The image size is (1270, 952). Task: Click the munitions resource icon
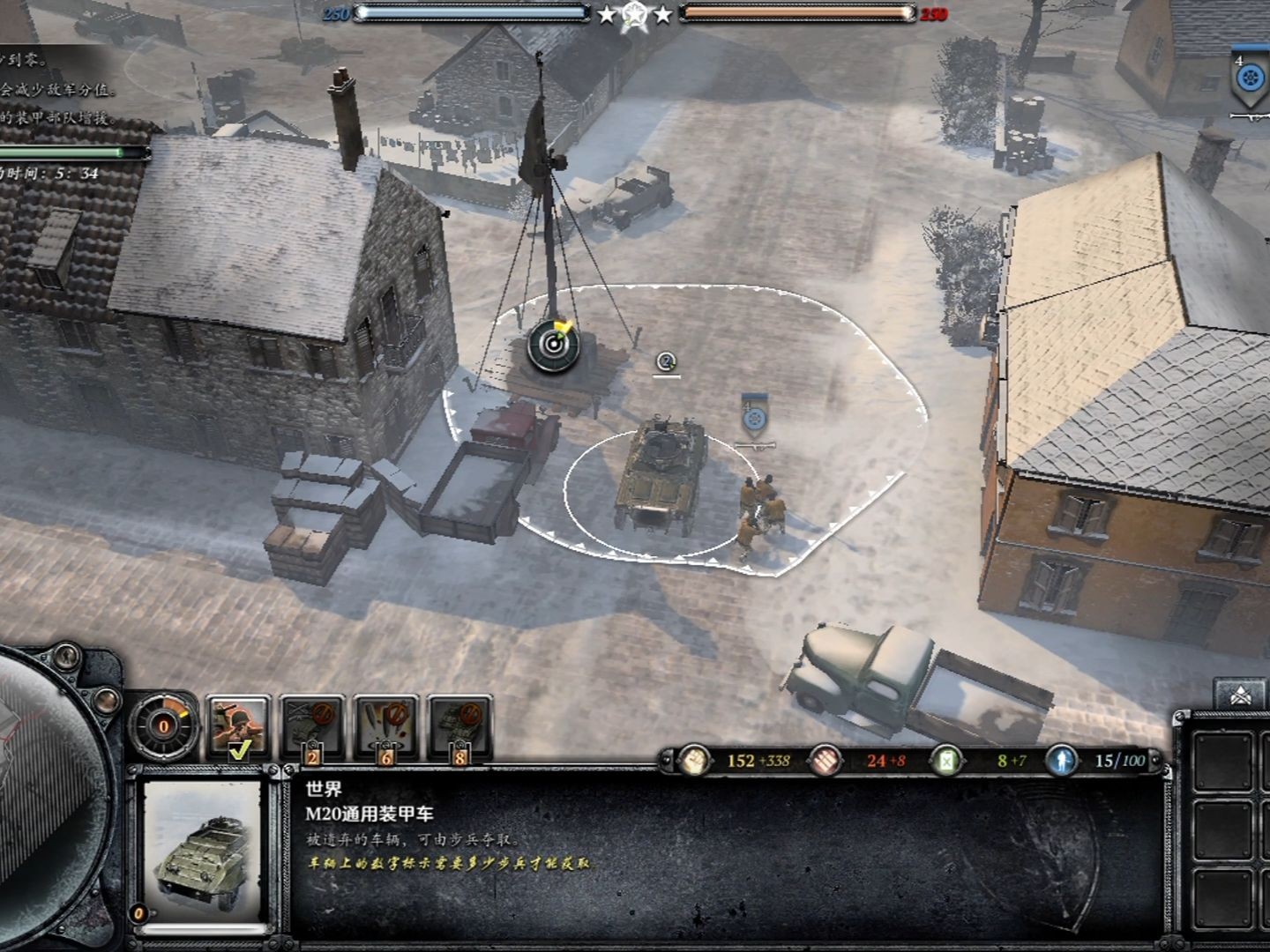tap(825, 759)
